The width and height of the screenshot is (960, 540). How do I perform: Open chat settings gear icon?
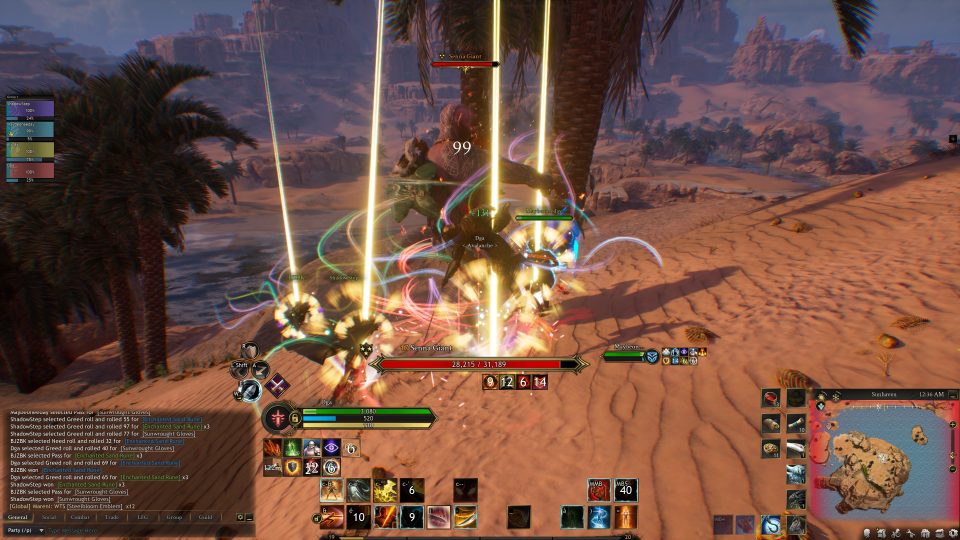click(x=240, y=517)
